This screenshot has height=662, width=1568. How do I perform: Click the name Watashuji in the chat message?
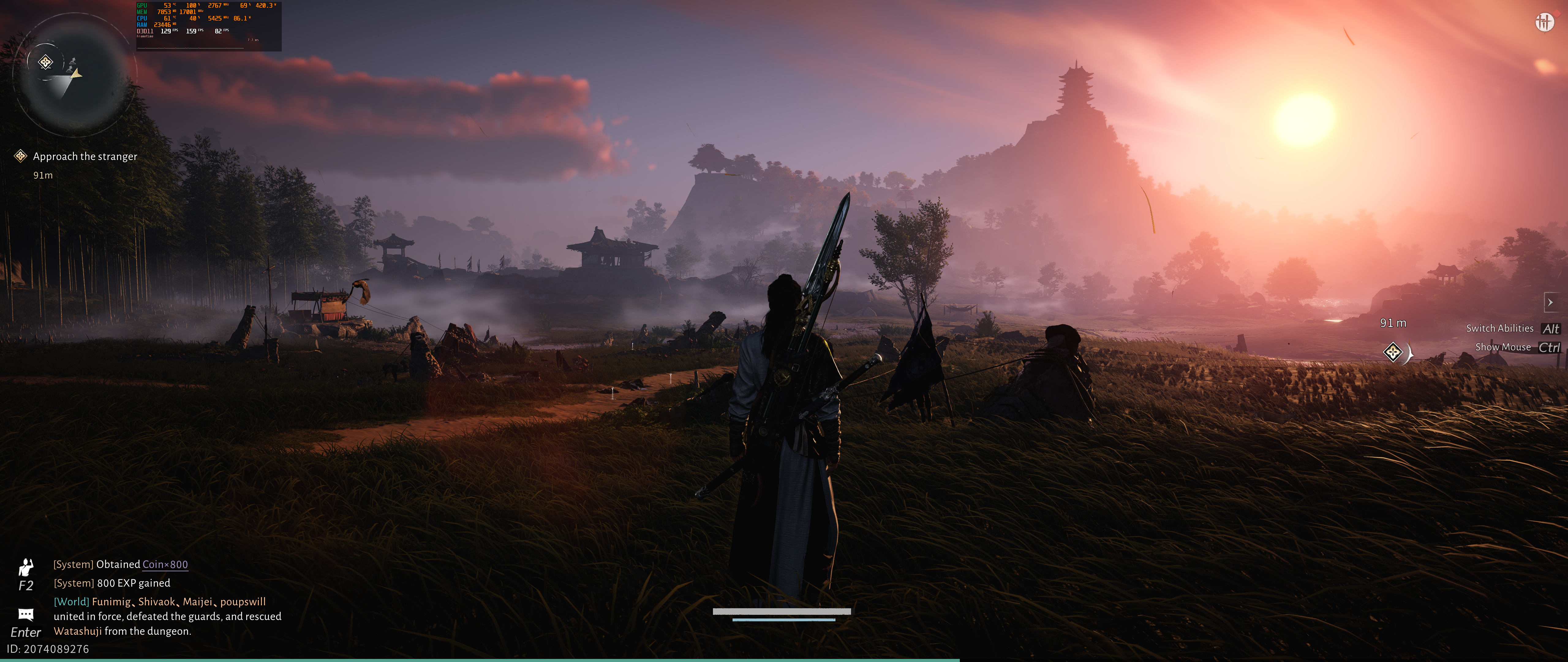(77, 631)
